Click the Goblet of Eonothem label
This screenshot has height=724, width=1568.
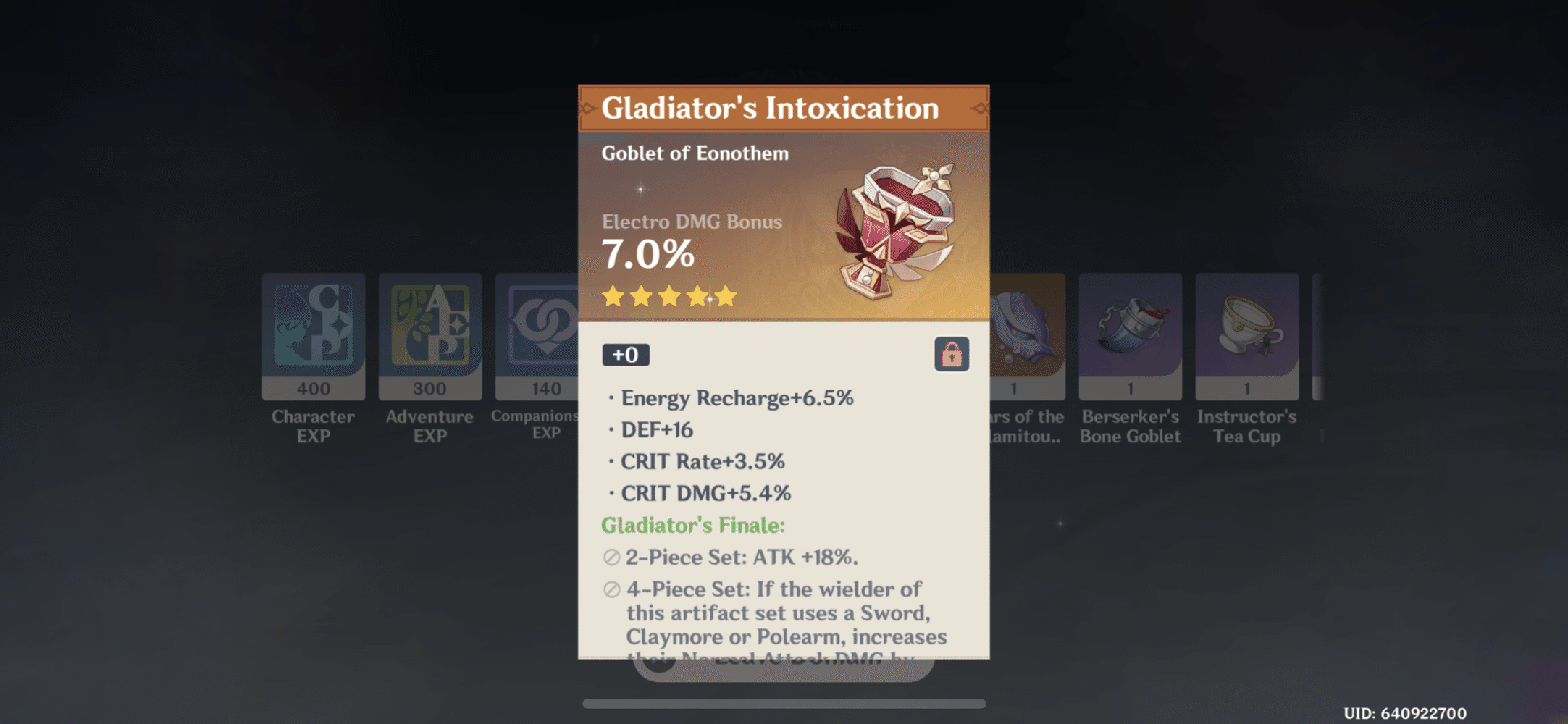click(x=695, y=153)
